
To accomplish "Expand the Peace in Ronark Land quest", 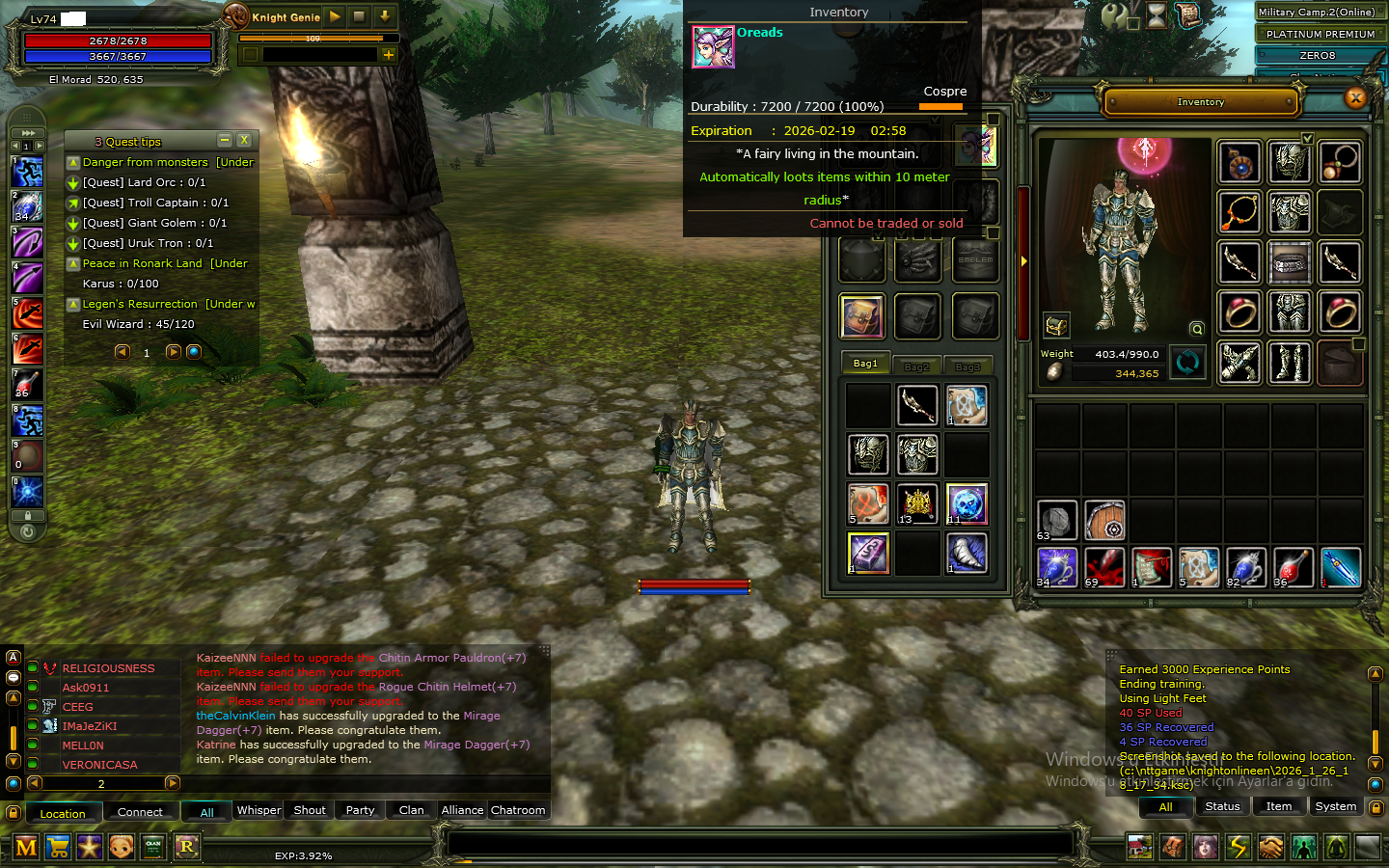I will 72,262.
